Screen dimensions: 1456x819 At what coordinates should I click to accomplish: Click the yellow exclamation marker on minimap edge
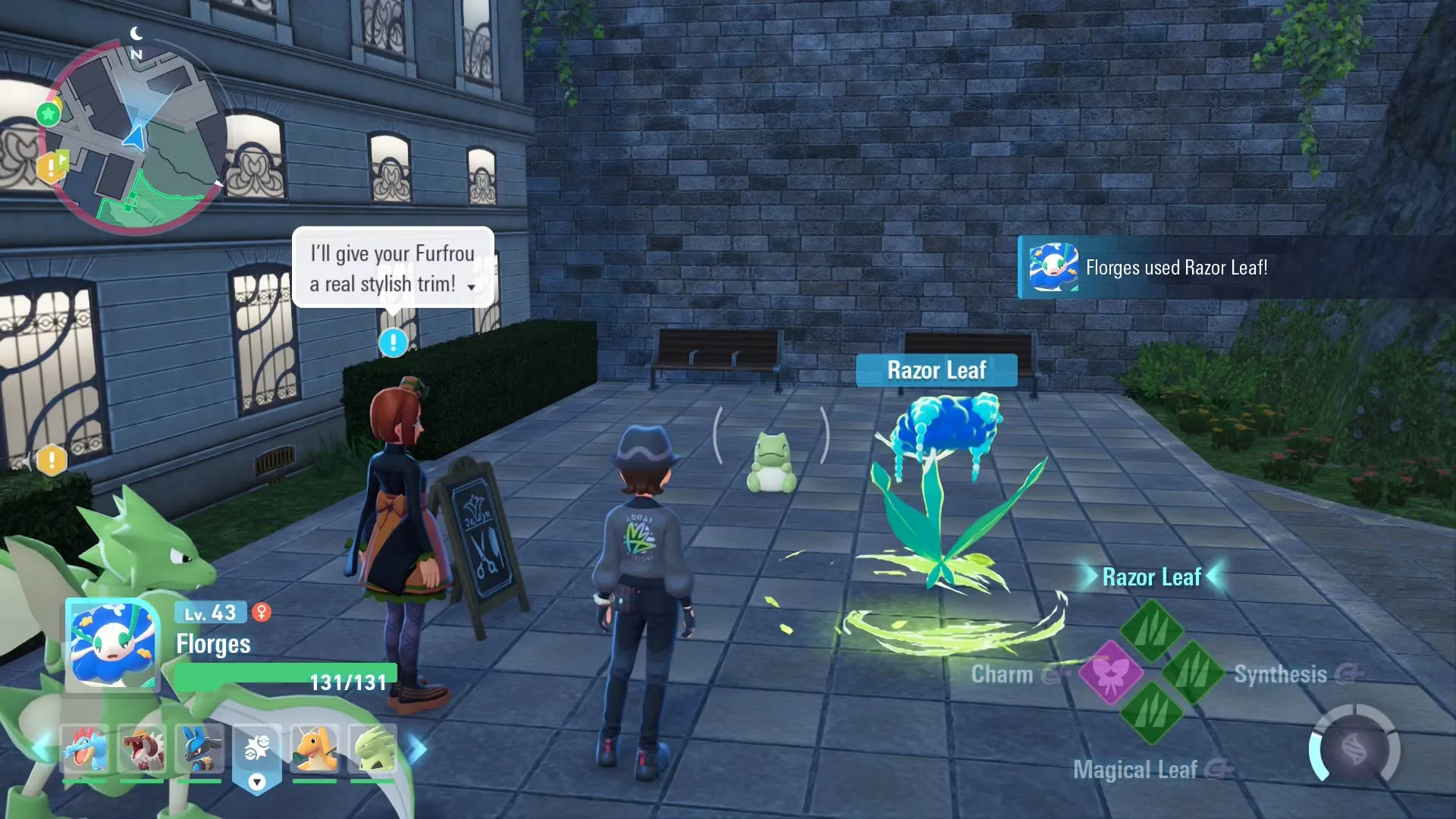tap(52, 166)
